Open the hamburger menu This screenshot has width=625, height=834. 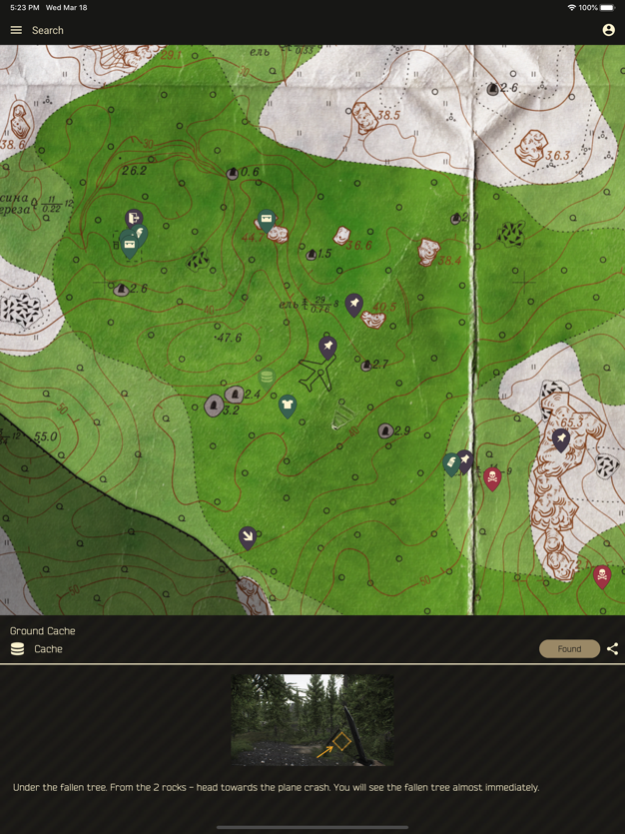[x=16, y=30]
